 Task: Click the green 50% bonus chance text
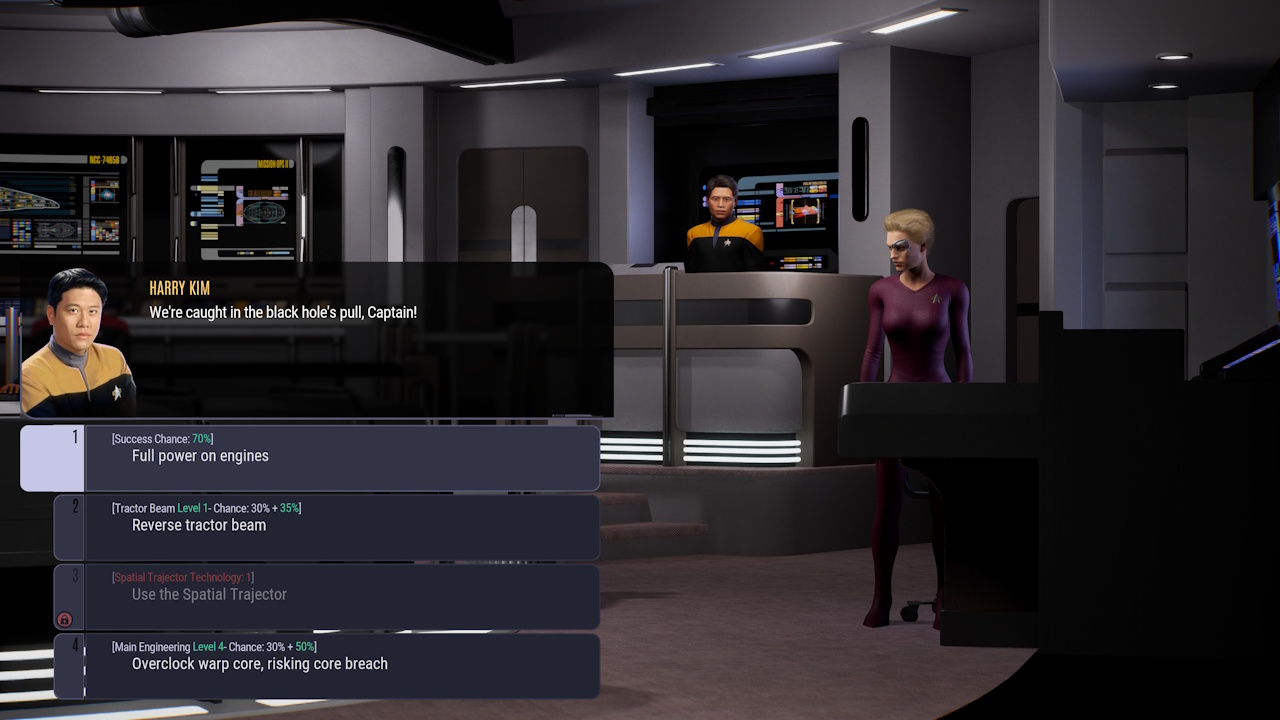click(305, 647)
